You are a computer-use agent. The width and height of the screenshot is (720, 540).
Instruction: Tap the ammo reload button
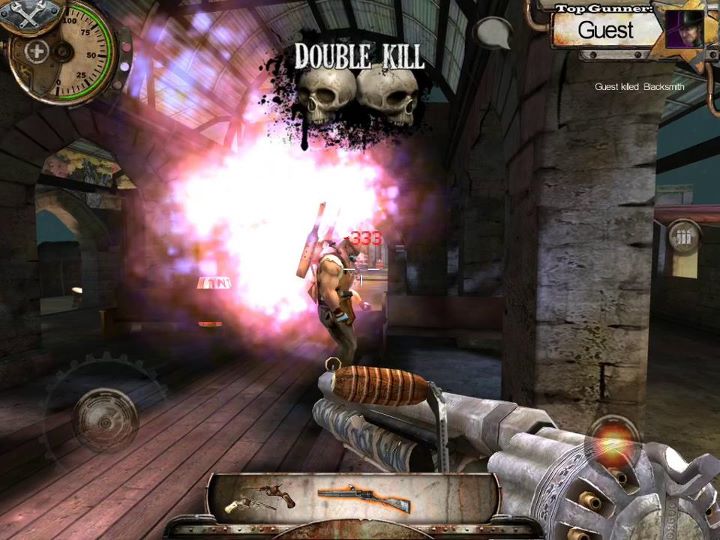click(684, 239)
